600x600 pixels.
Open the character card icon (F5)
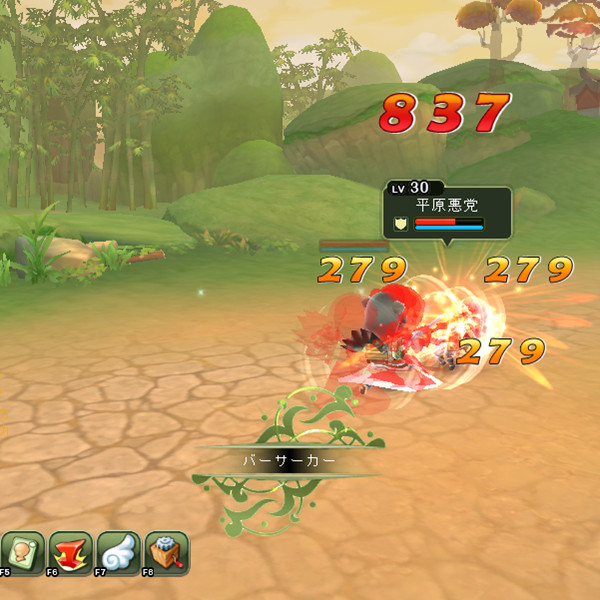pos(22,551)
